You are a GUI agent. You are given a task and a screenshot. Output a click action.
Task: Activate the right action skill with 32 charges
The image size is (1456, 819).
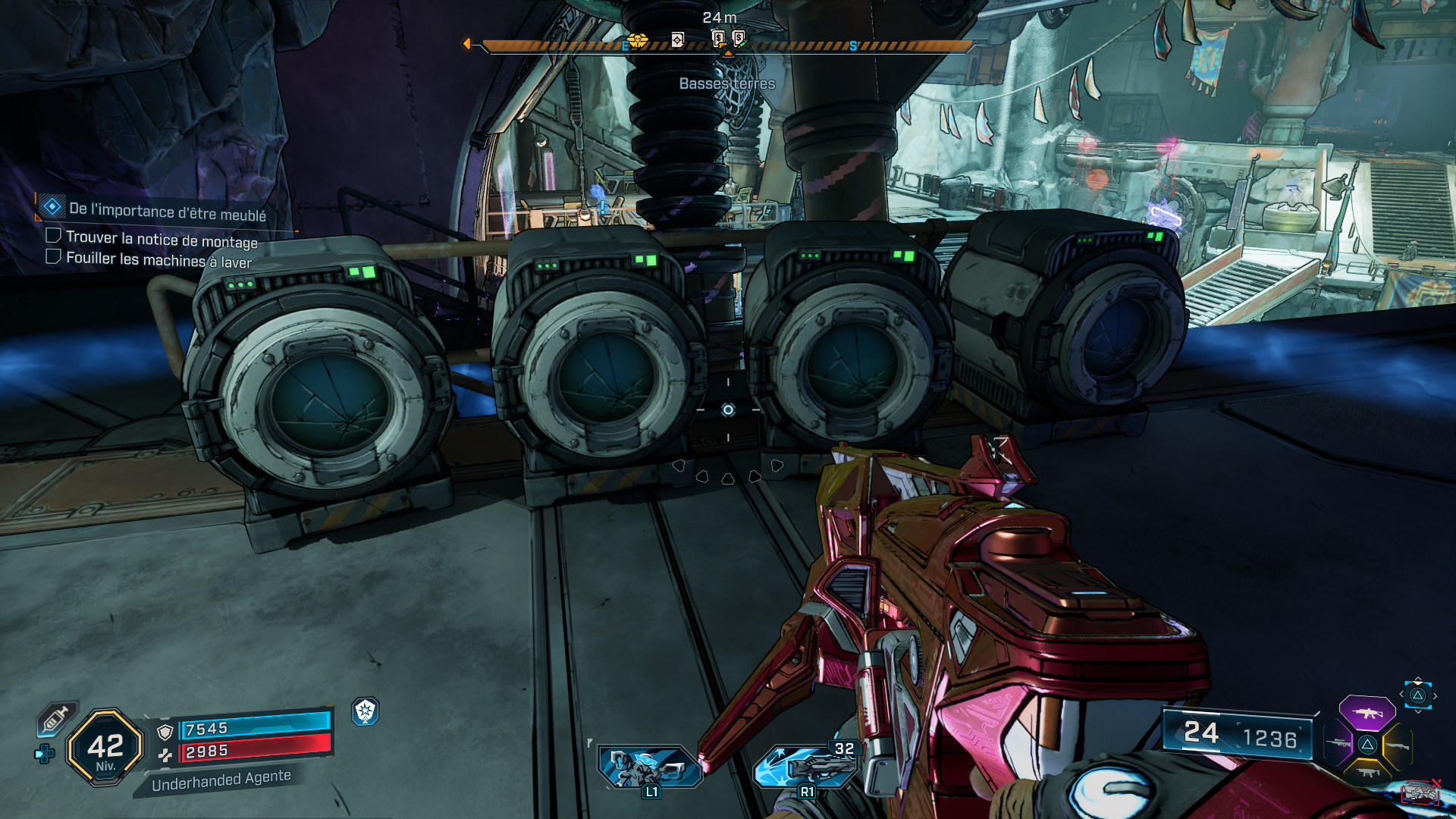pos(806,766)
